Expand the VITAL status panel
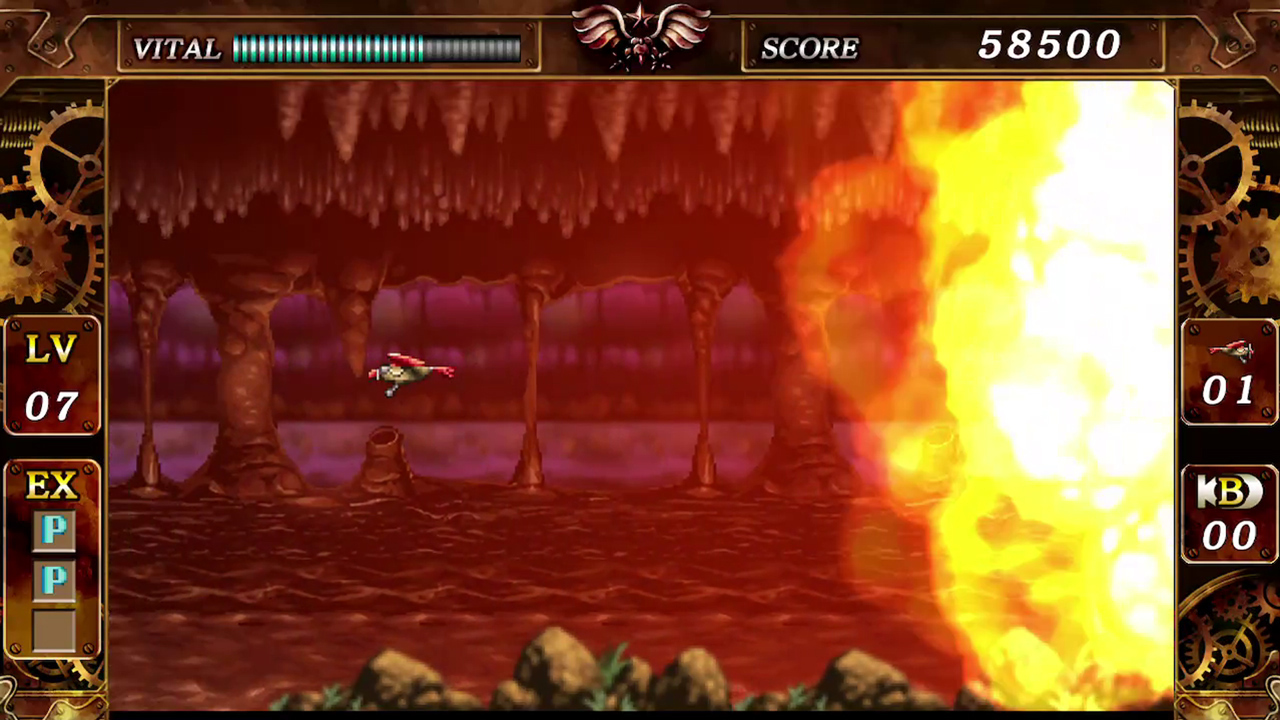The height and width of the screenshot is (720, 1280). (x=330, y=47)
